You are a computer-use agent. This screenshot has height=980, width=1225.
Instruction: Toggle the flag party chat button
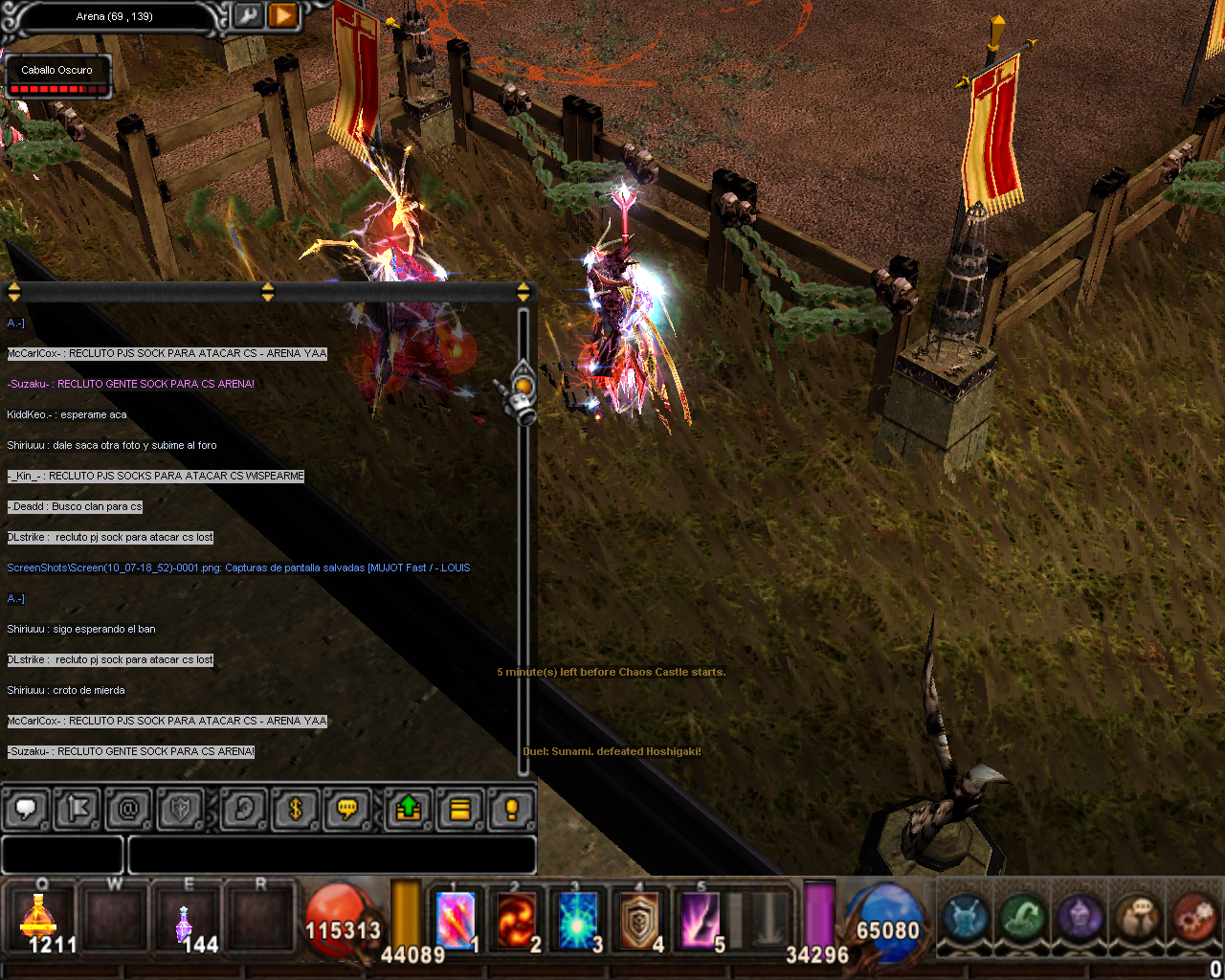click(78, 810)
